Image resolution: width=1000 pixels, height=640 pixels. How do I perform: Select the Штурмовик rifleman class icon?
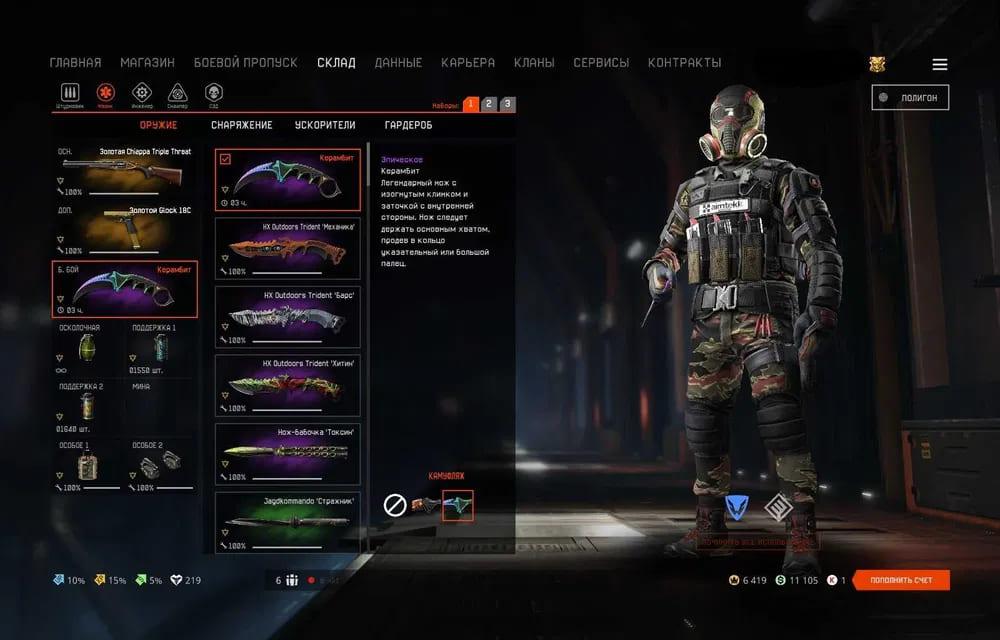(69, 94)
